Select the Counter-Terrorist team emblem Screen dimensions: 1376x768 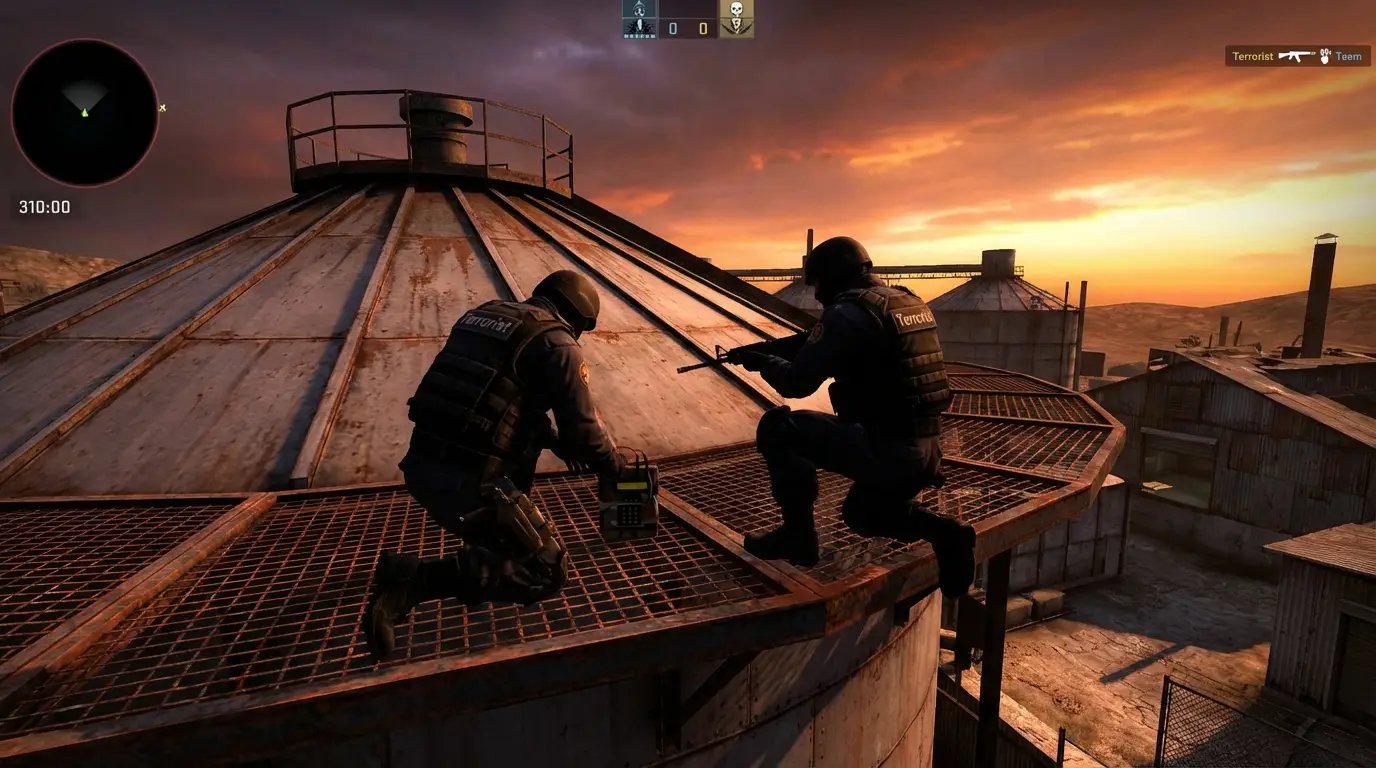click(x=639, y=18)
